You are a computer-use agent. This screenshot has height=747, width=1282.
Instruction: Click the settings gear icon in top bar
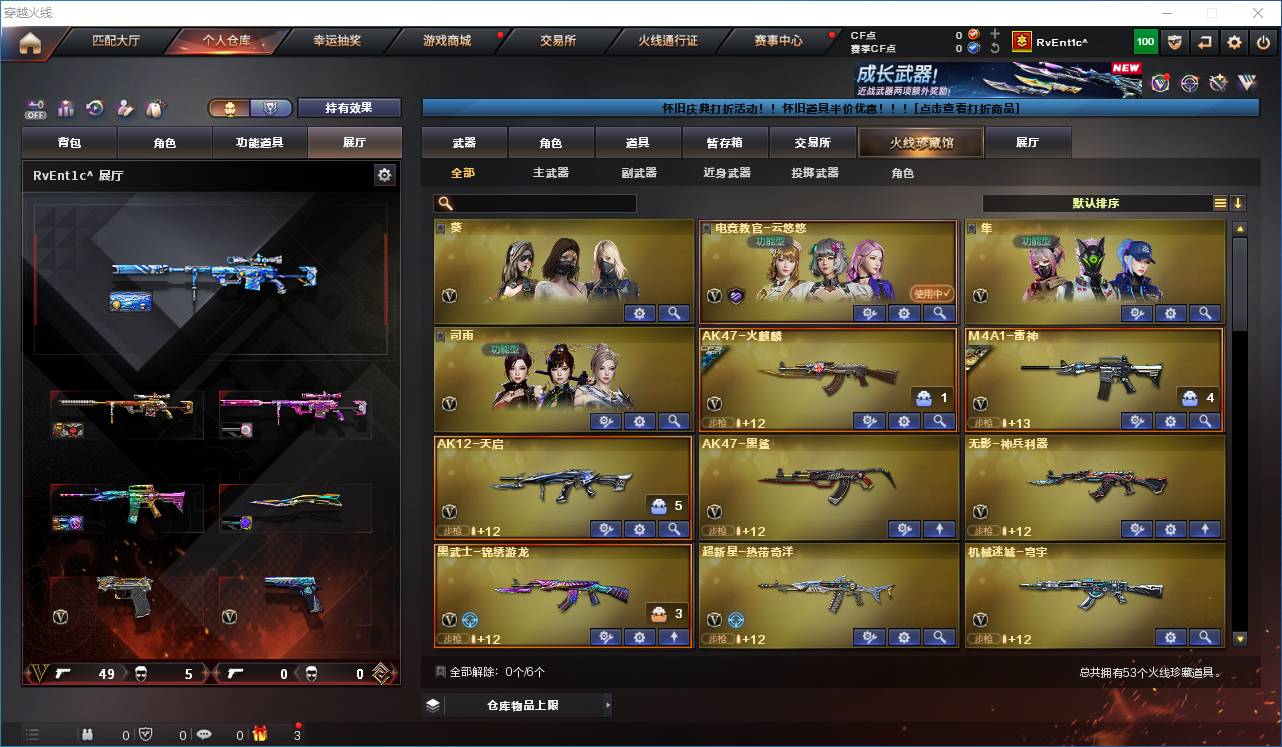pos(1233,41)
